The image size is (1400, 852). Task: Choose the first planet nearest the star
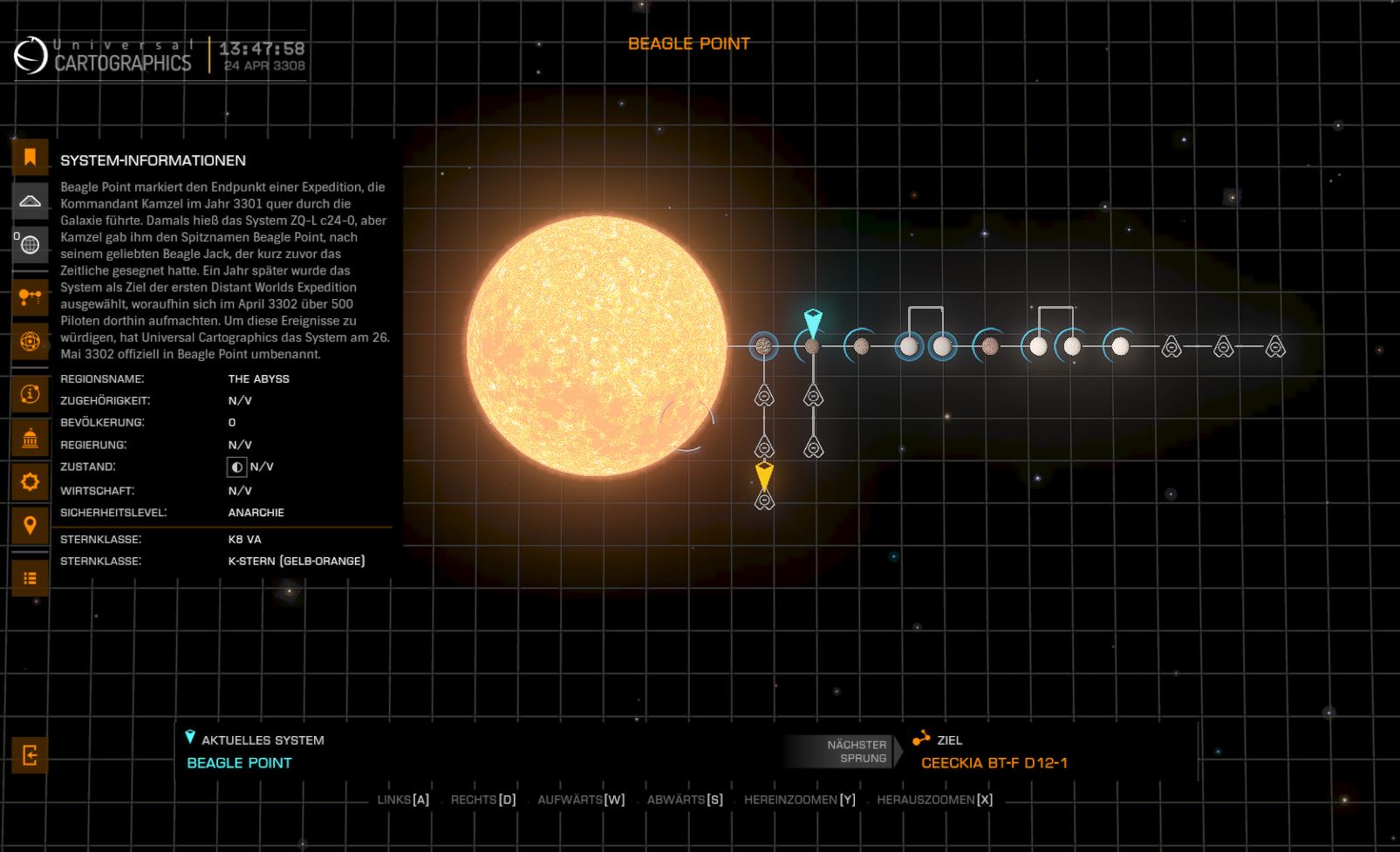[764, 346]
